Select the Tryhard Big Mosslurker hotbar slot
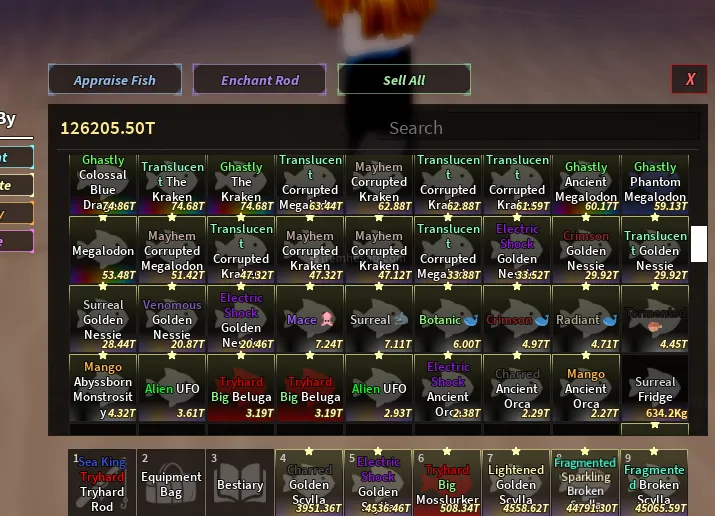This screenshot has width=715, height=516. point(448,482)
